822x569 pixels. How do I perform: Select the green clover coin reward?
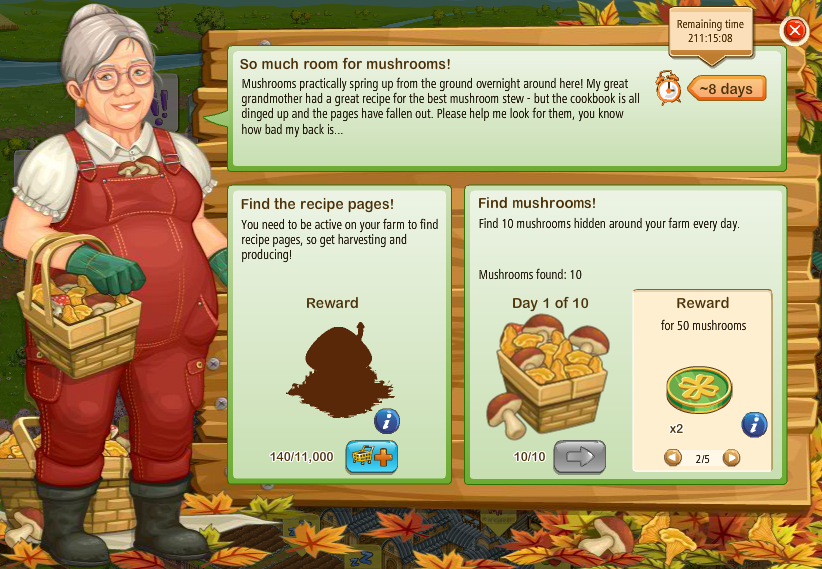(699, 389)
